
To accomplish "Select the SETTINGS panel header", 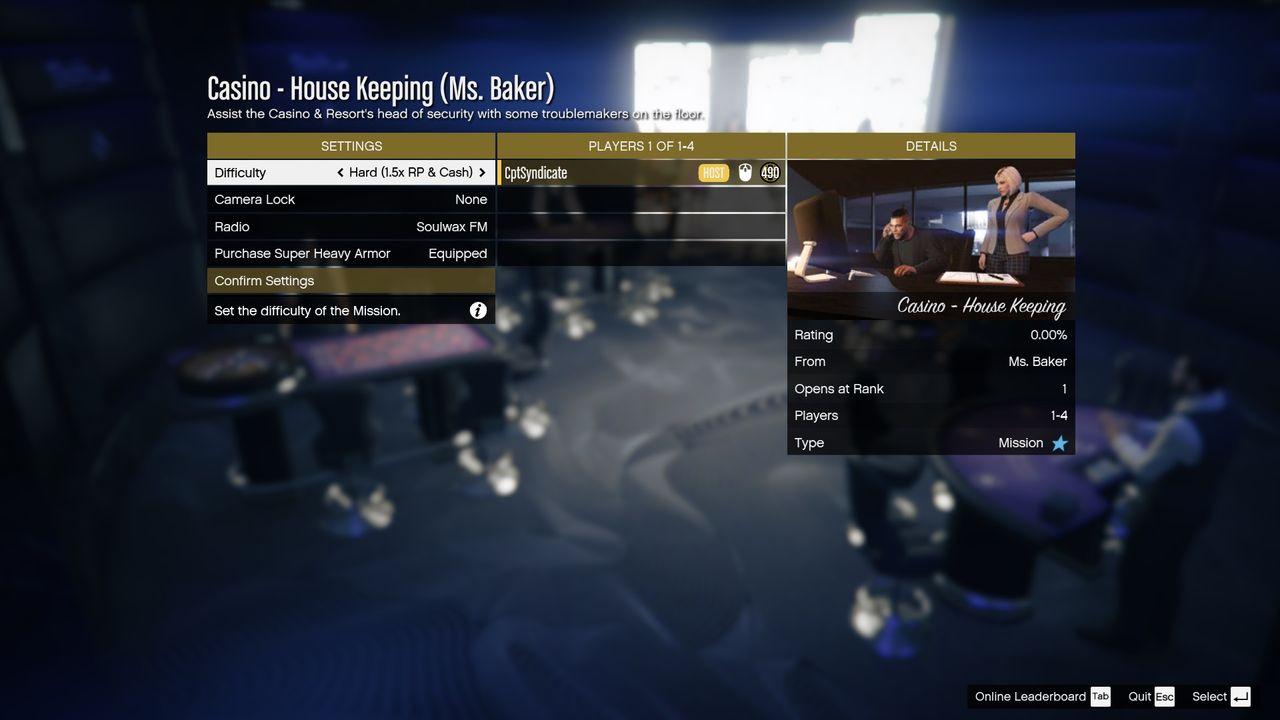I will [x=351, y=145].
